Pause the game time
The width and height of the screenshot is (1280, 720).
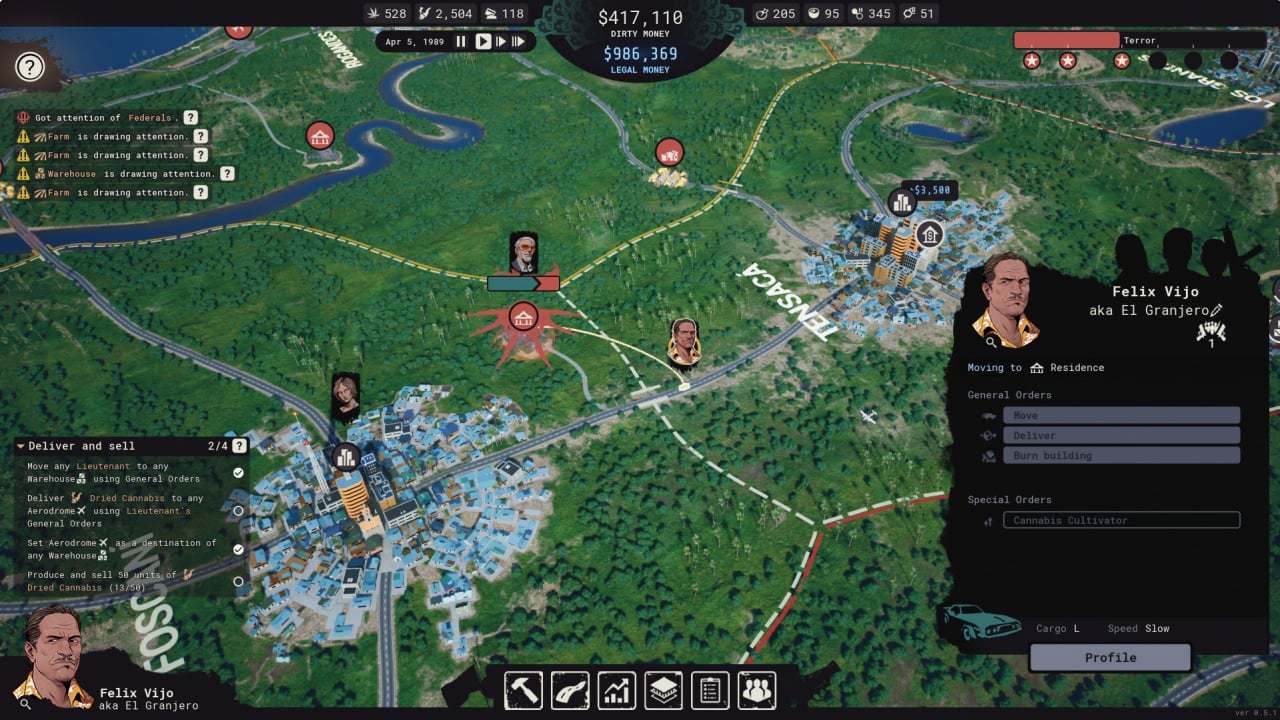(461, 42)
